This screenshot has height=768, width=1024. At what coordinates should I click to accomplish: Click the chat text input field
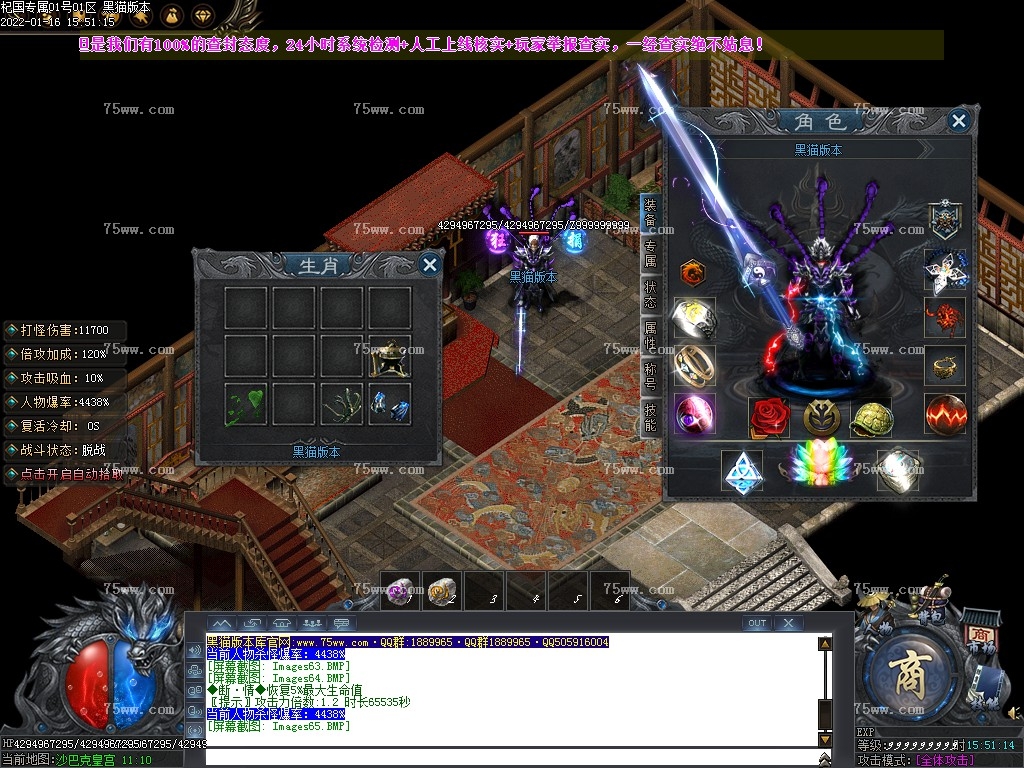510,757
